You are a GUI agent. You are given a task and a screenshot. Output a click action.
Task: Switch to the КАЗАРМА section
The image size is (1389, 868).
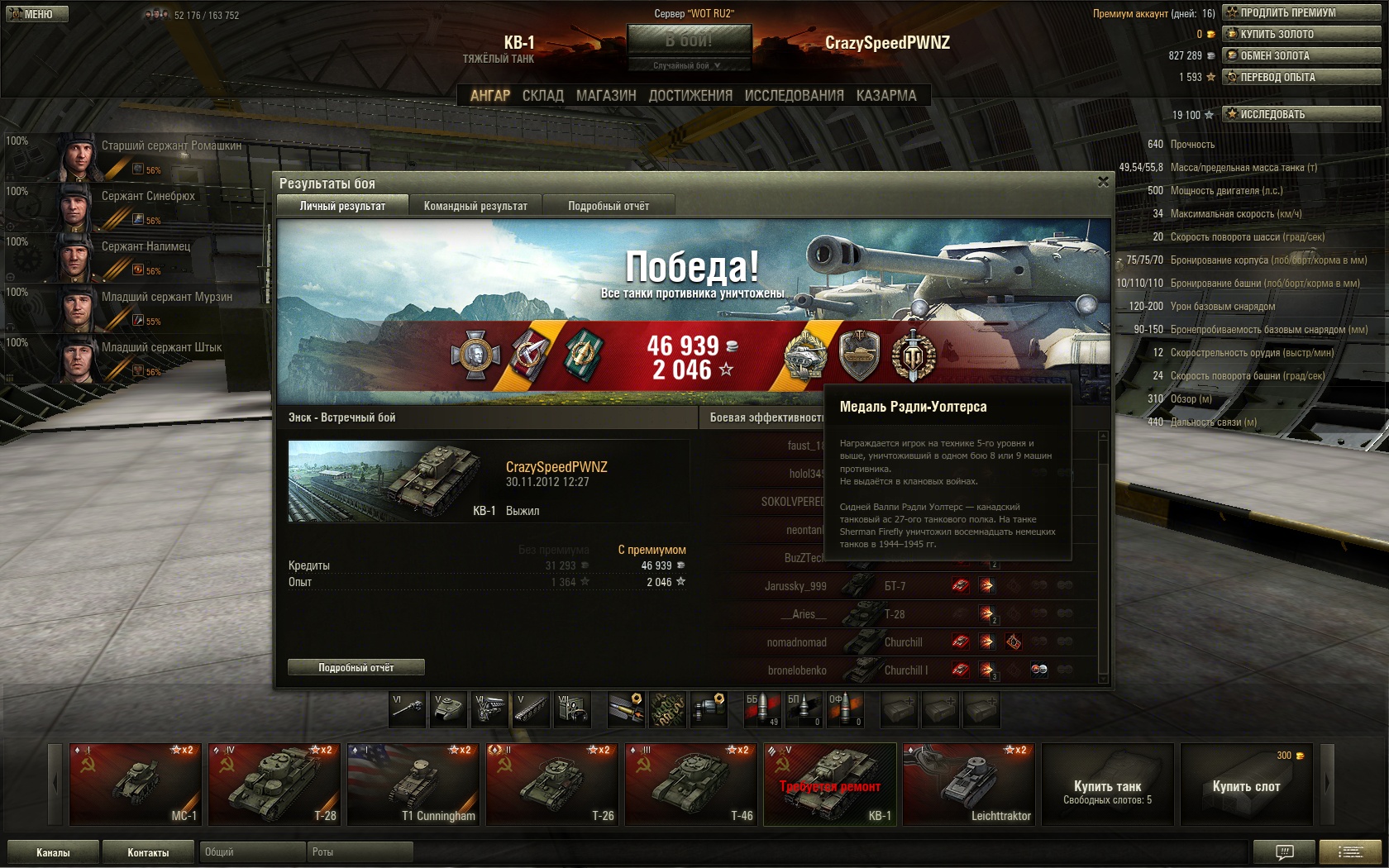[886, 96]
